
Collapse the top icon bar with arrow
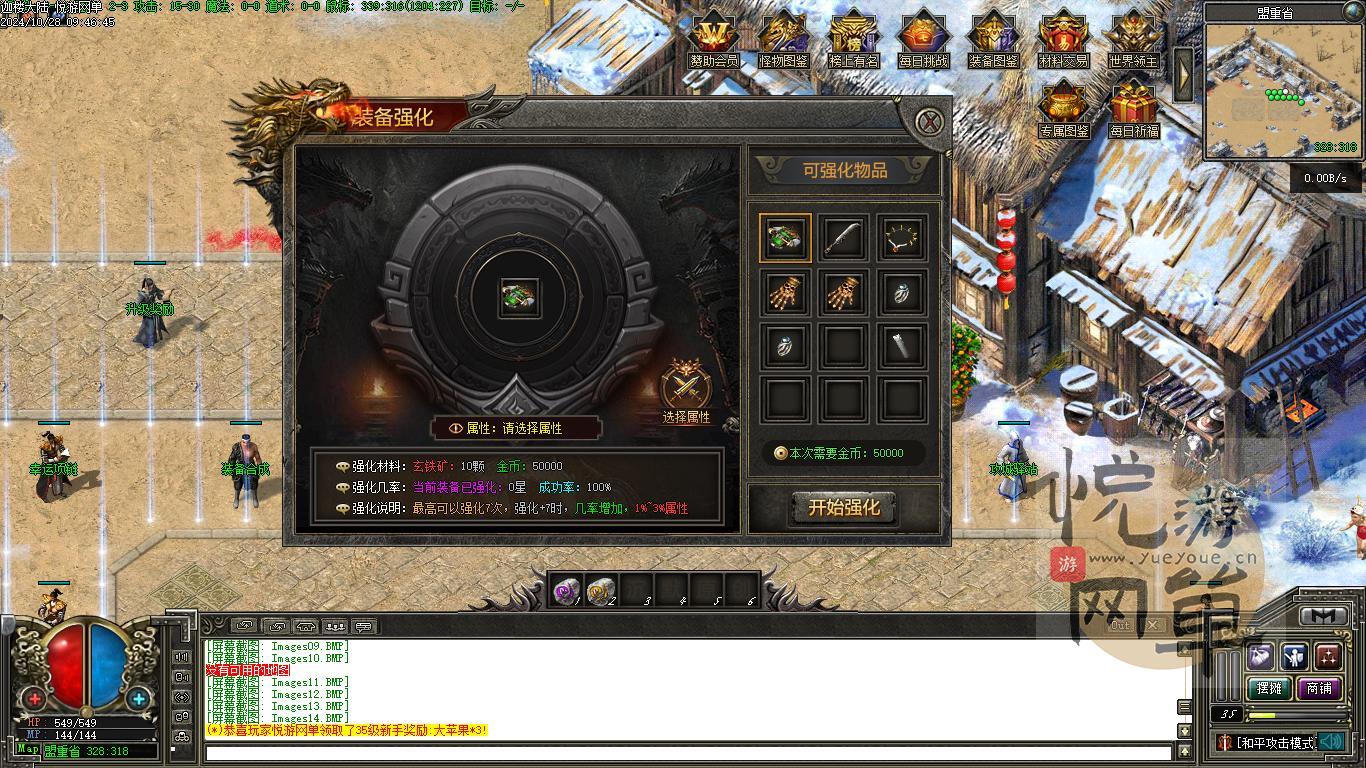(x=1183, y=74)
